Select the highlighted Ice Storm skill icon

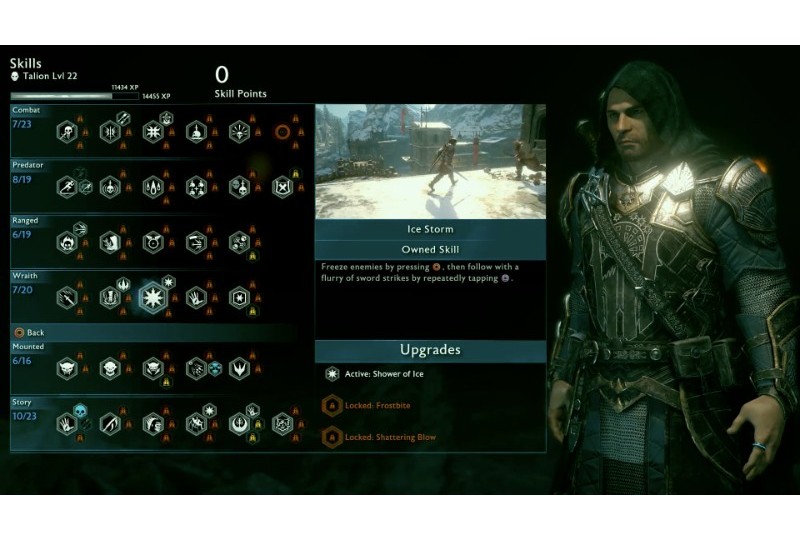click(x=153, y=297)
